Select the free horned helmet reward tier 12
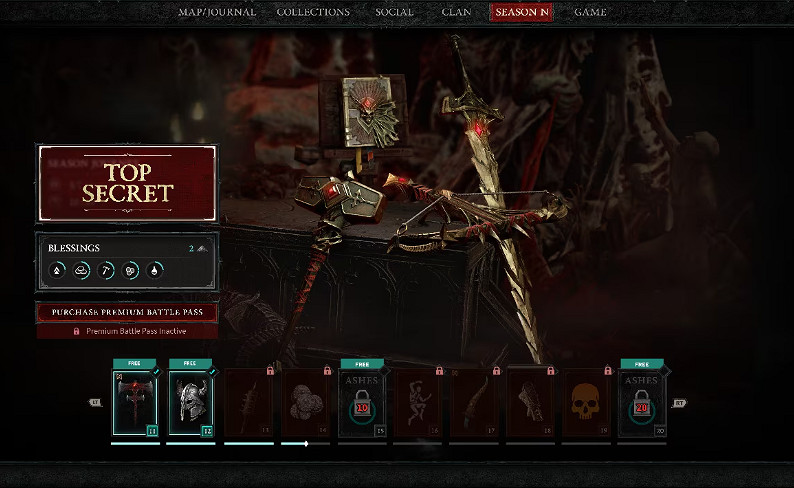 192,402
